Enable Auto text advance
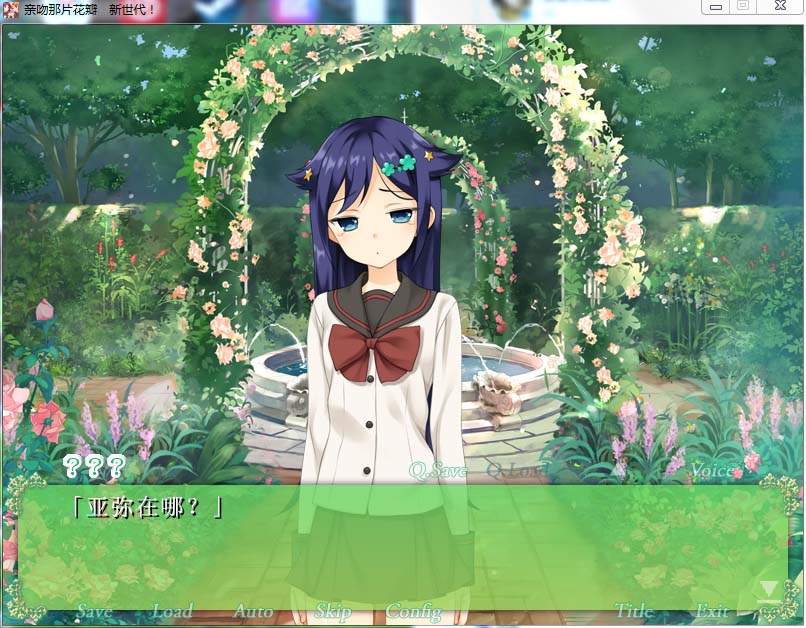The height and width of the screenshot is (628, 806). 253,611
